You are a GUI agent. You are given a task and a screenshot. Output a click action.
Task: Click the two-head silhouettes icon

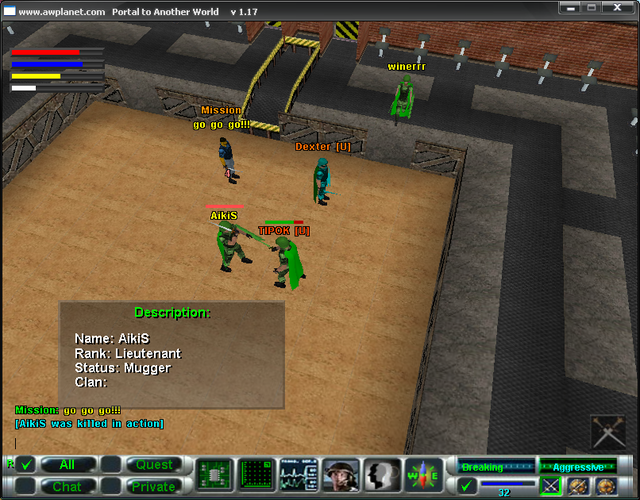(382, 474)
